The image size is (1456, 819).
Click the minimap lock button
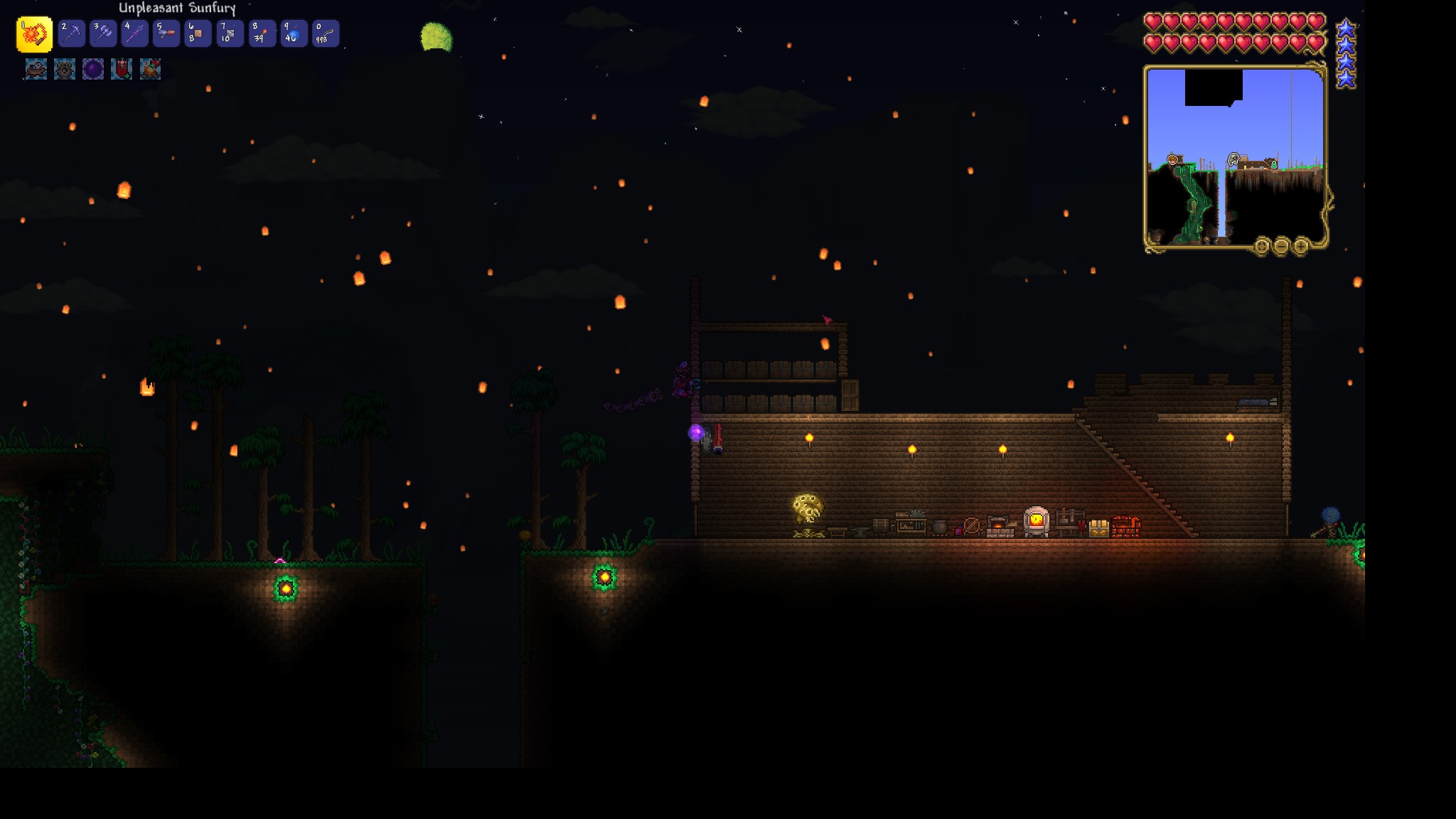tap(1261, 247)
